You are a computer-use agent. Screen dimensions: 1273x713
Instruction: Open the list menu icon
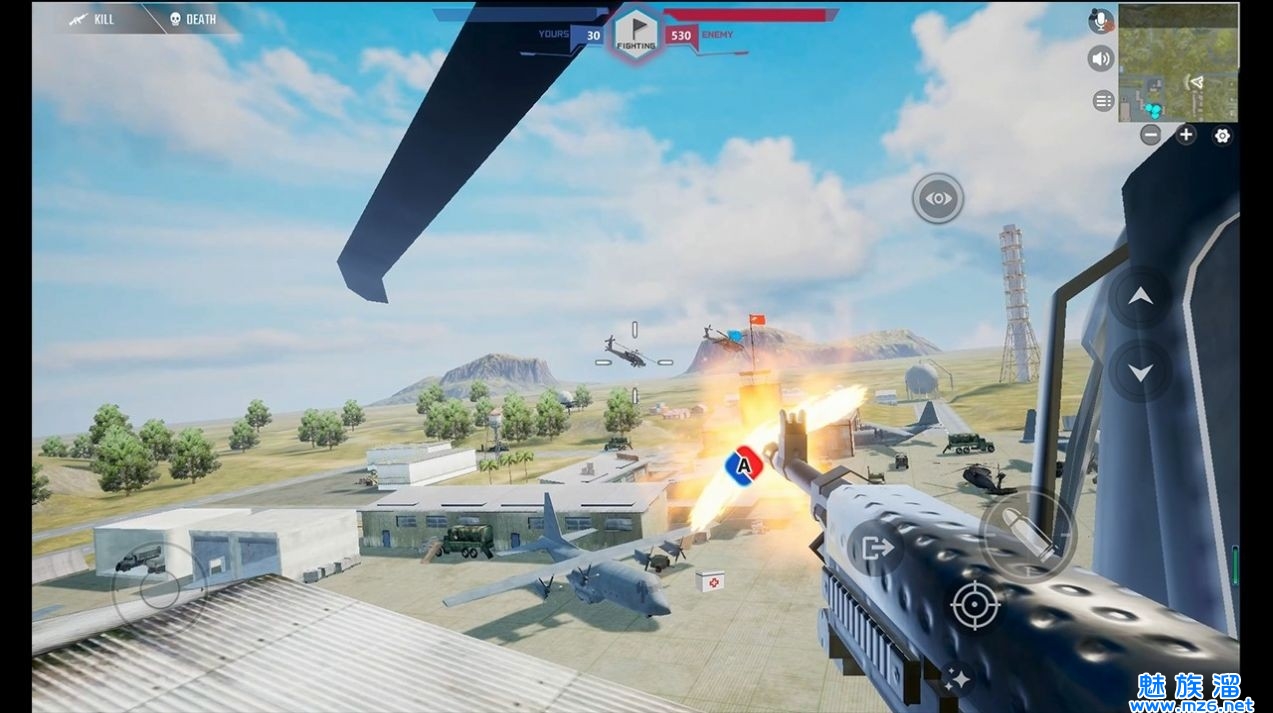coord(1103,100)
